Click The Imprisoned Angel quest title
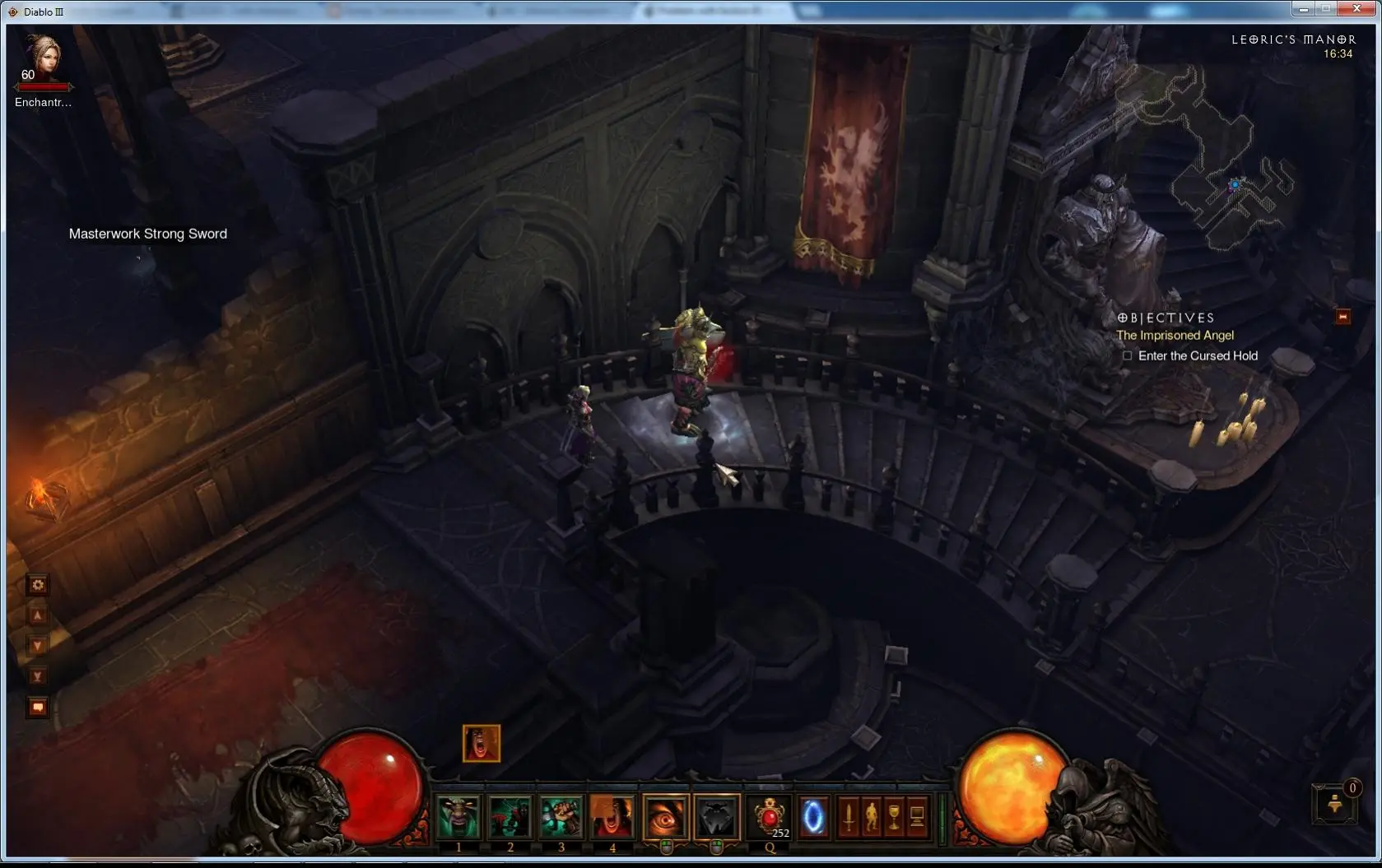Viewport: 1382px width, 868px height. 1175,336
